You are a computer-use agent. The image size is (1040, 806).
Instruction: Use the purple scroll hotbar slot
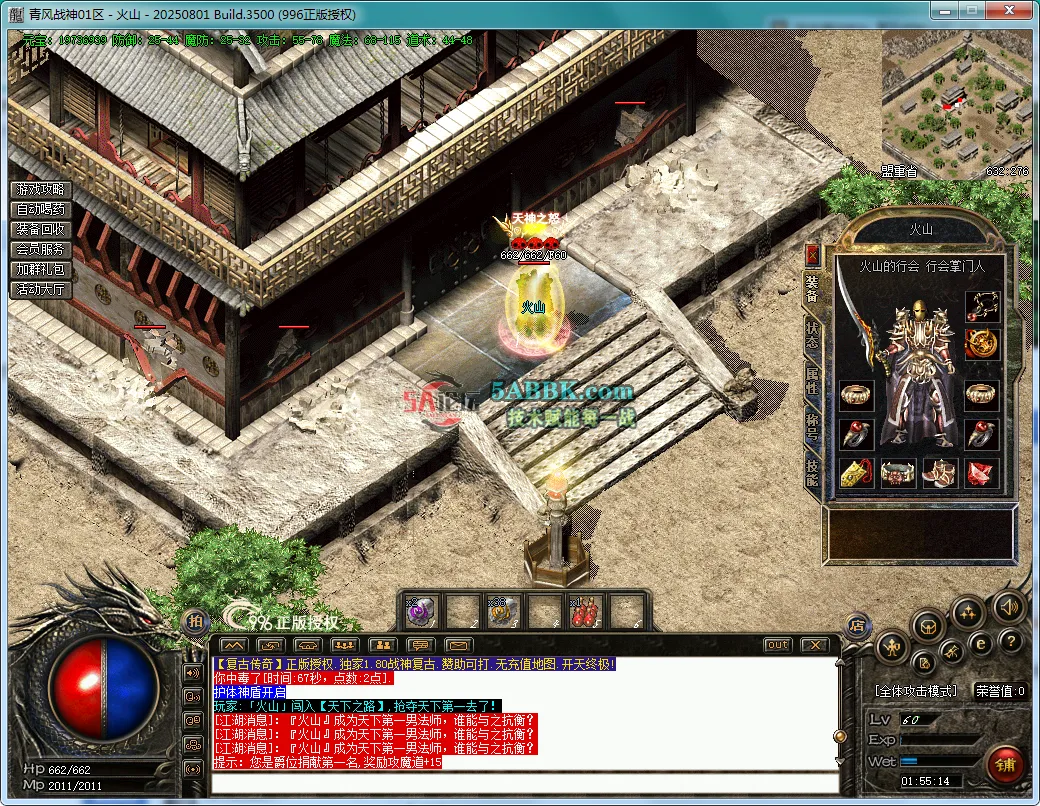tap(419, 610)
